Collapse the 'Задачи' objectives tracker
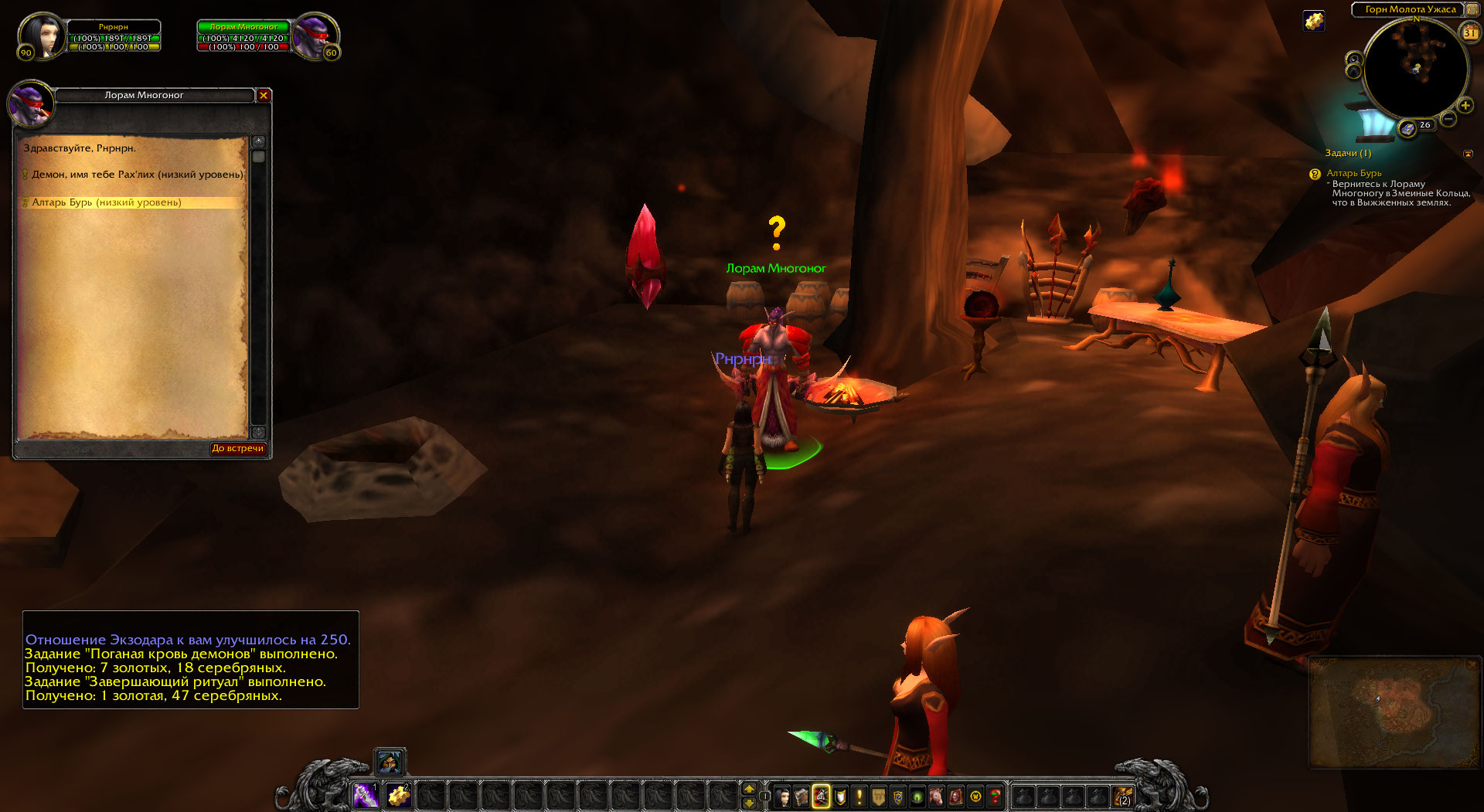Screen dimensions: 1484x812 pyautogui.click(x=1468, y=154)
